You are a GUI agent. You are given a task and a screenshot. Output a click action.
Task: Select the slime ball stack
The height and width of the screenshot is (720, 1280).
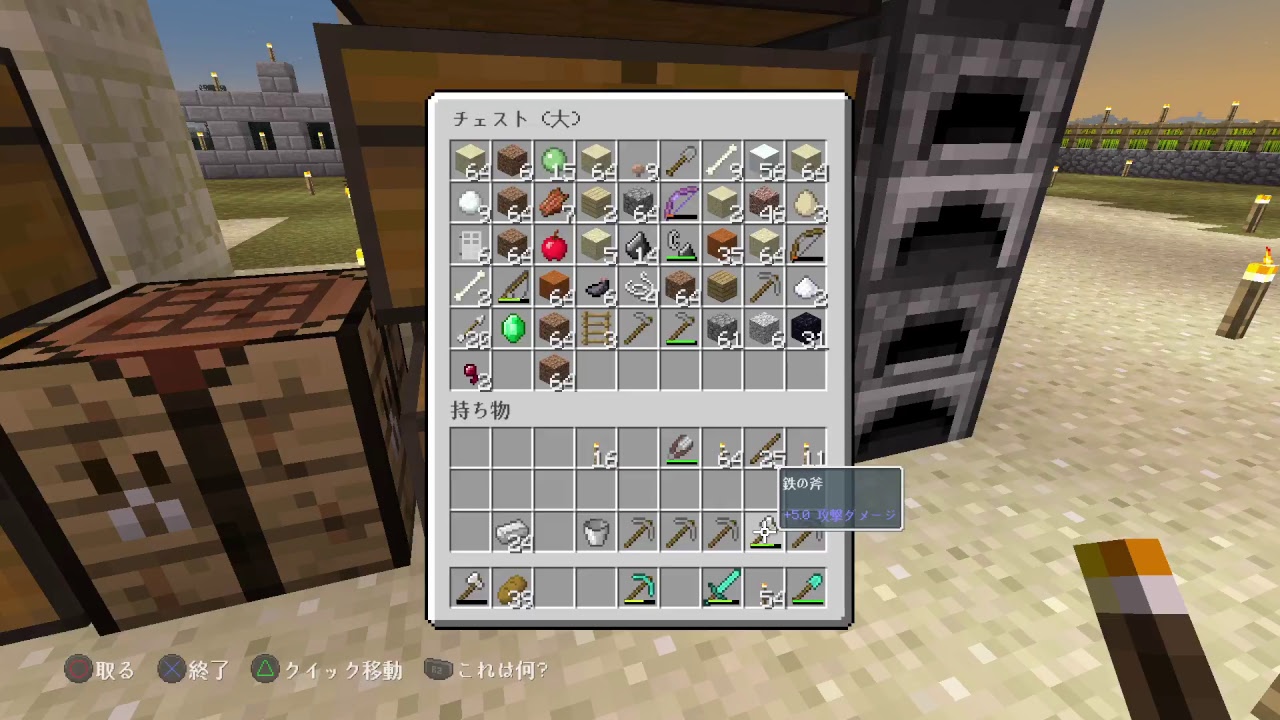pyautogui.click(x=554, y=160)
